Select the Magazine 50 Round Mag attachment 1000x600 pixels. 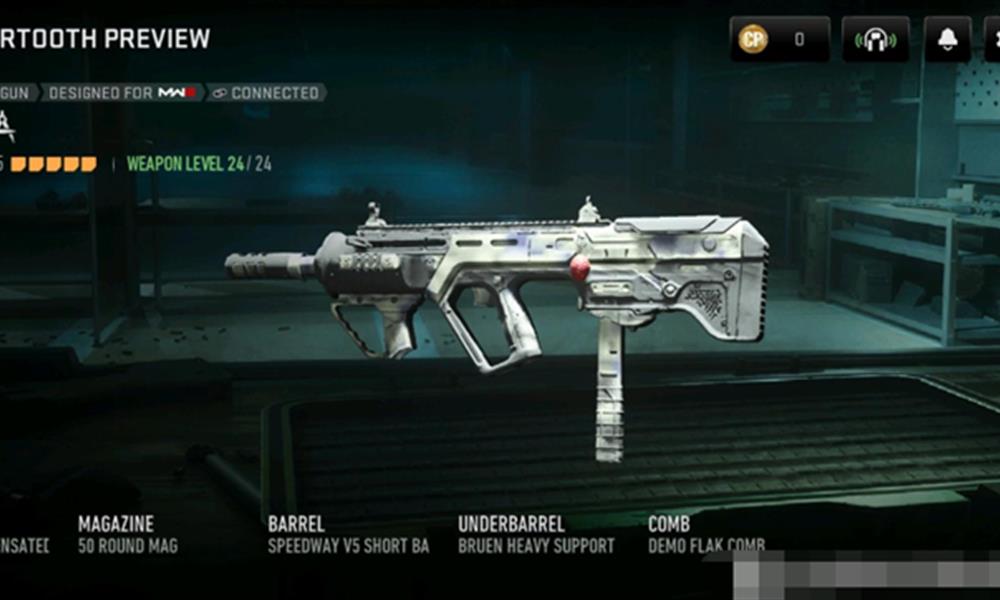(128, 535)
